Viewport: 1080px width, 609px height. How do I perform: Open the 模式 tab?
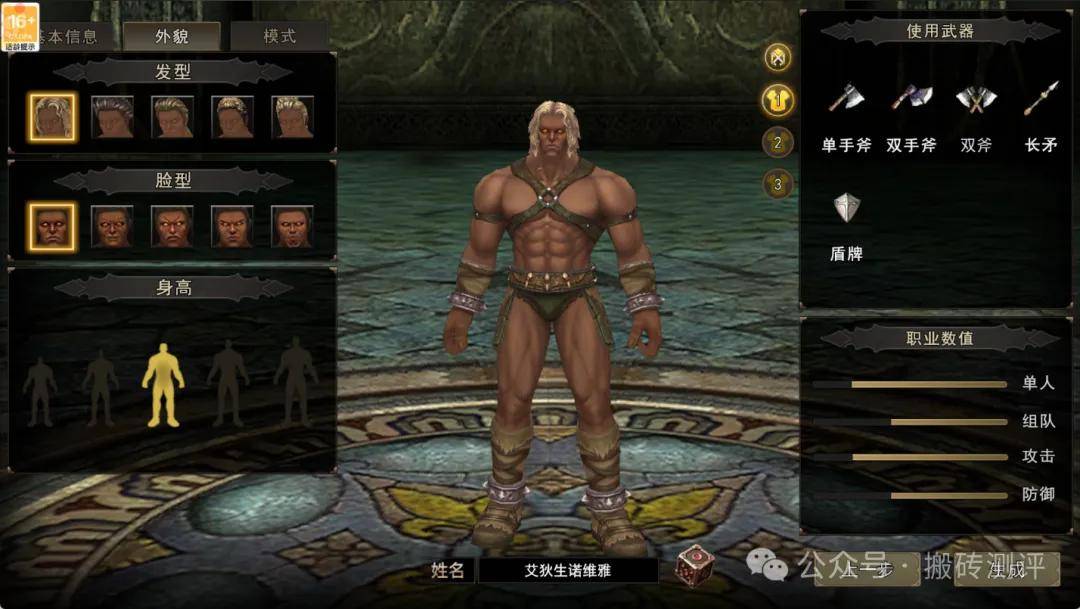click(x=279, y=36)
